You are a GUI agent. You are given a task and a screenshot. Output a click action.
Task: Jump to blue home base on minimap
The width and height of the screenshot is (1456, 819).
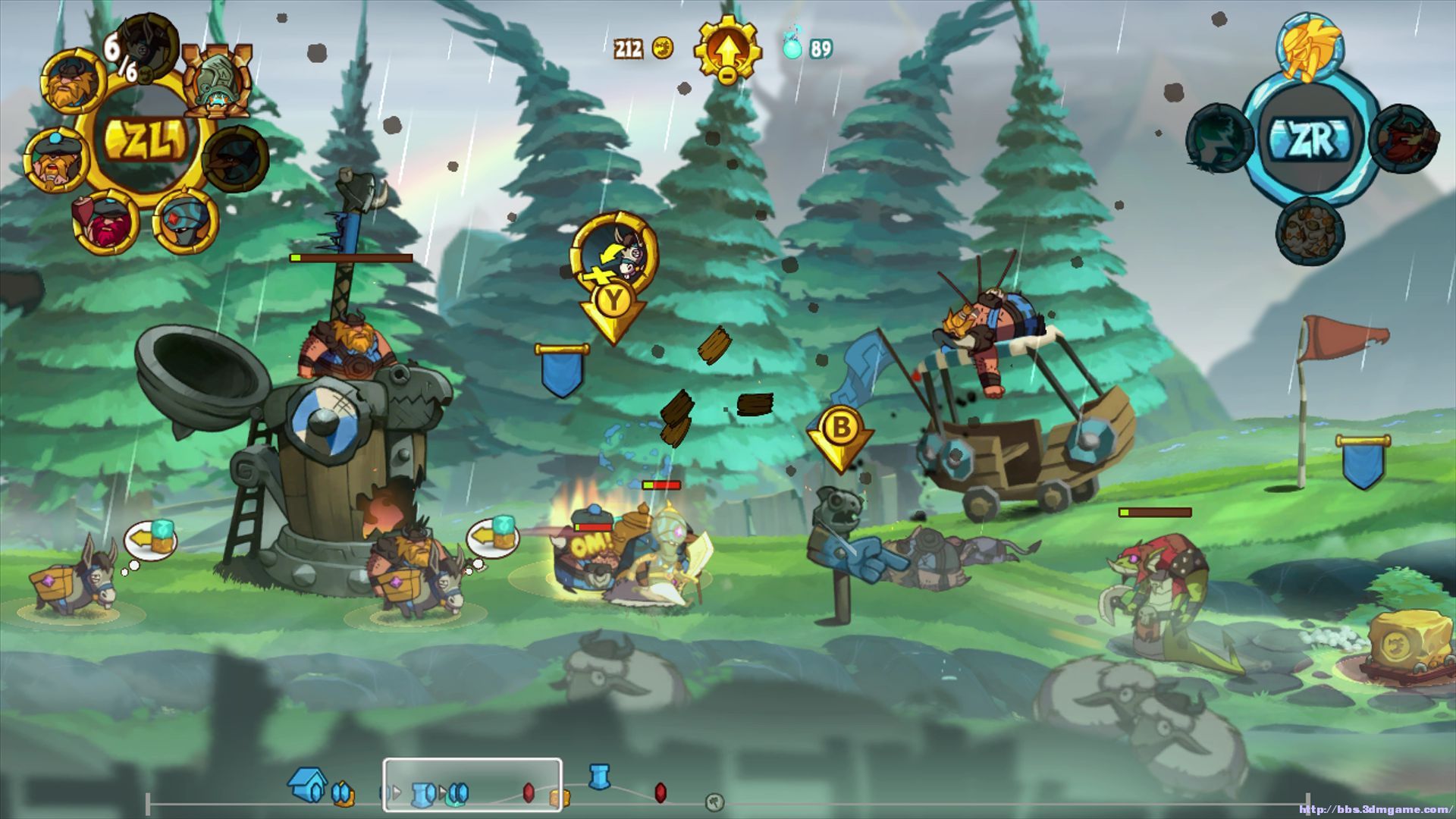coord(308,785)
